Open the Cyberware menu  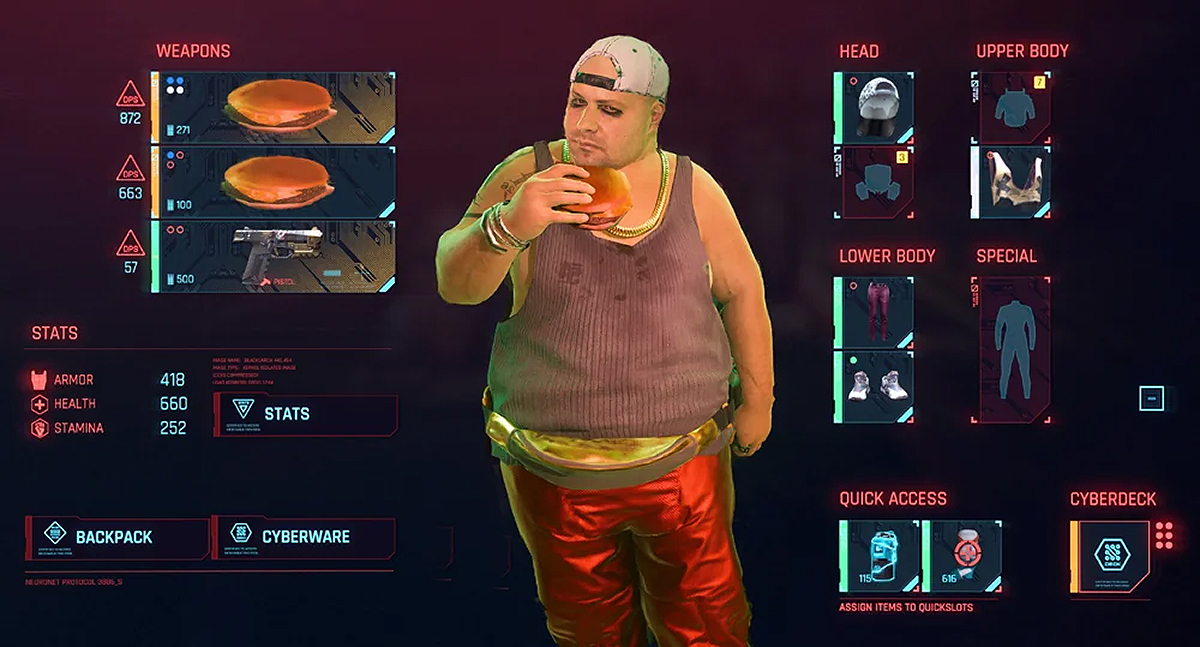[x=305, y=537]
